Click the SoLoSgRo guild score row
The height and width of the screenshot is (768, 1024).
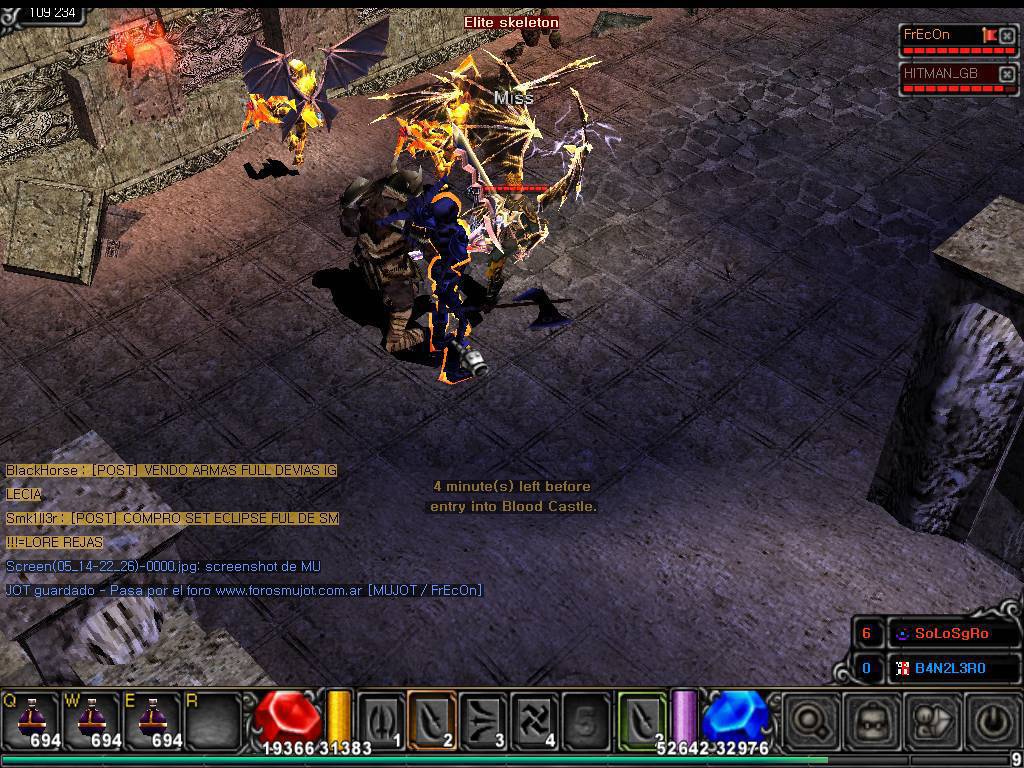pyautogui.click(x=952, y=634)
